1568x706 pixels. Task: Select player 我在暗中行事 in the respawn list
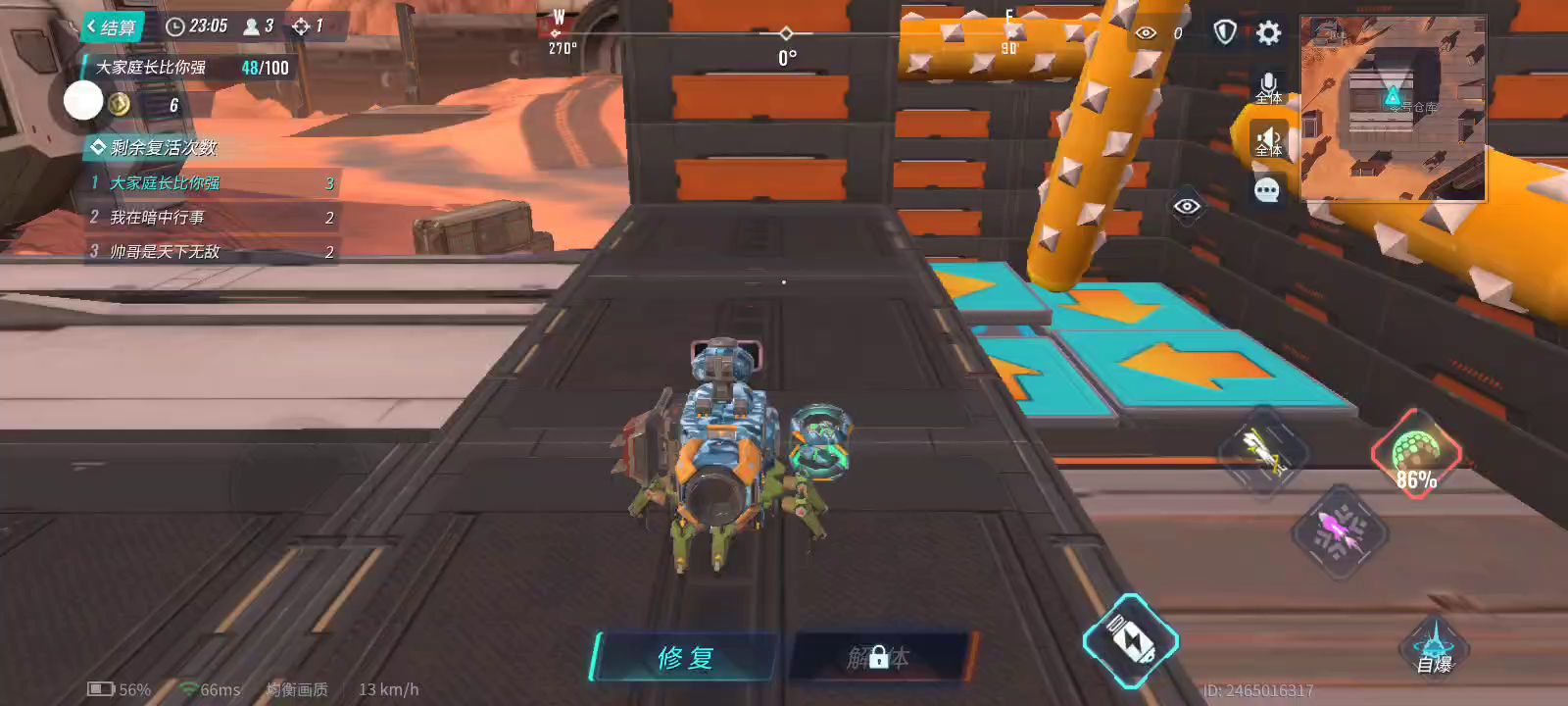pyautogui.click(x=211, y=218)
